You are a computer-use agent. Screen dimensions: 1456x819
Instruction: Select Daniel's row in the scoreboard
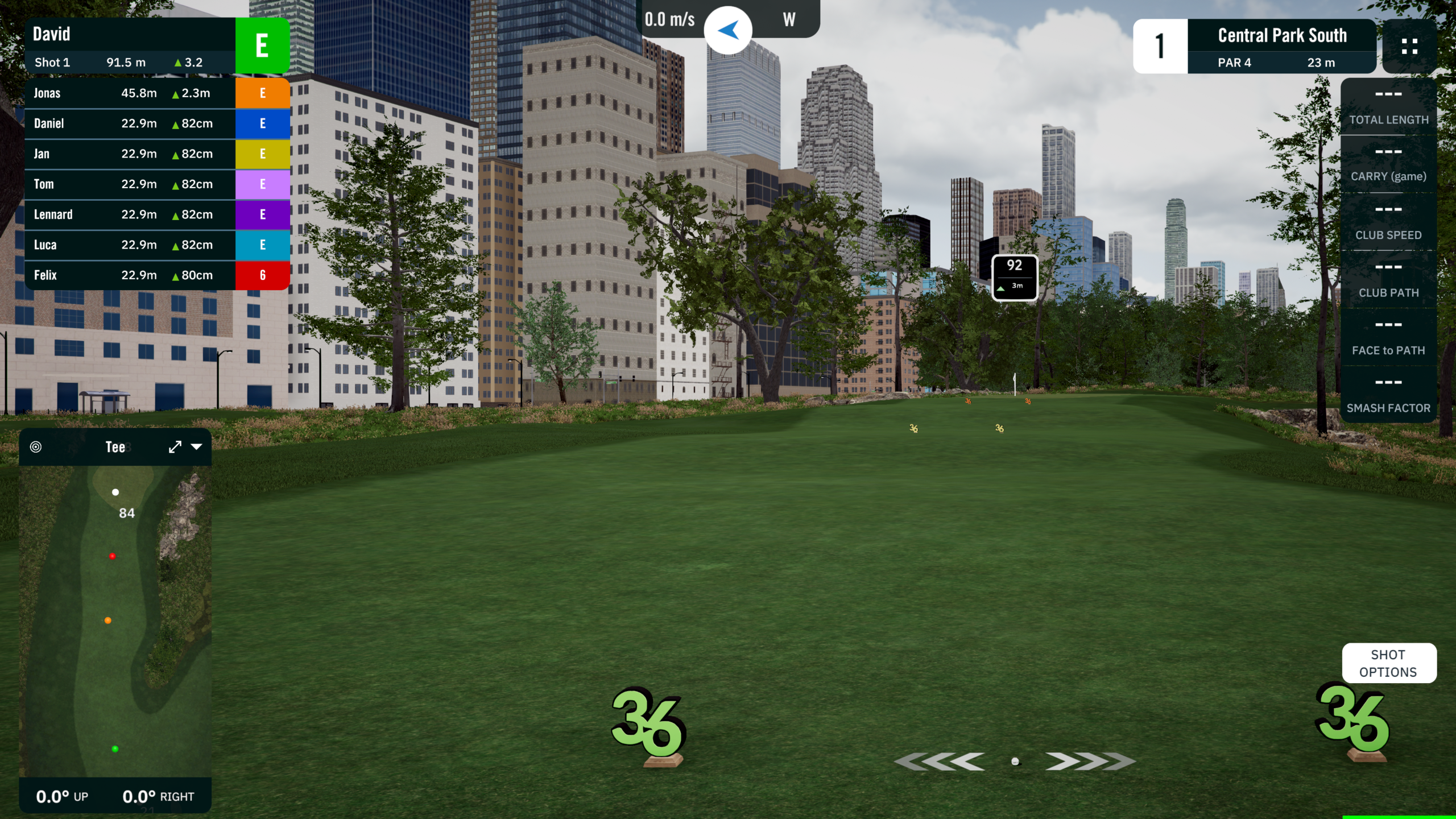tap(131, 123)
